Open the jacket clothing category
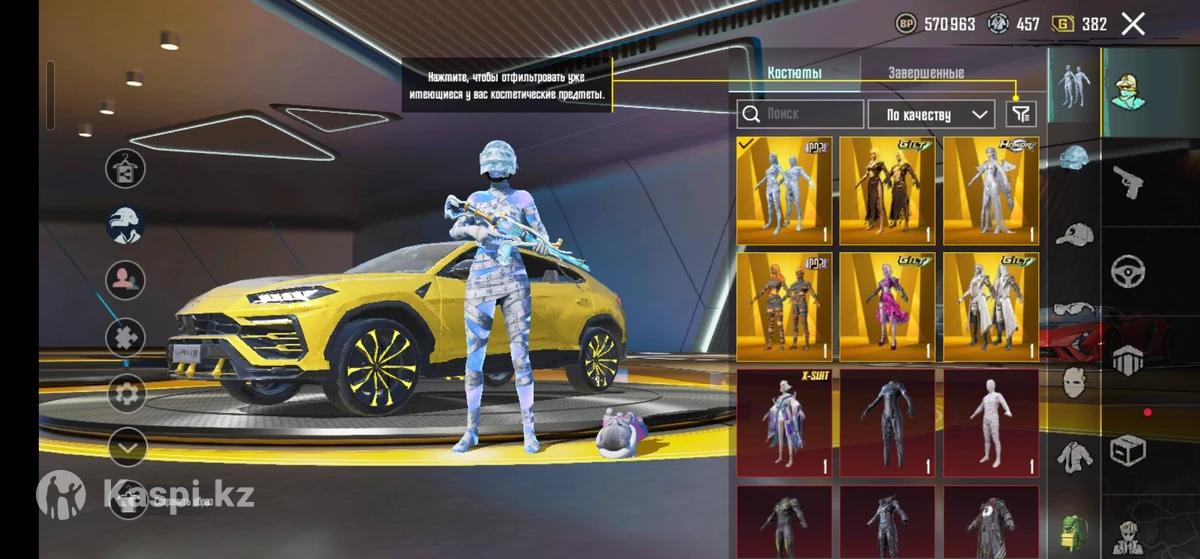Screen dimensions: 1200x559 pyautogui.click(x=1074, y=457)
